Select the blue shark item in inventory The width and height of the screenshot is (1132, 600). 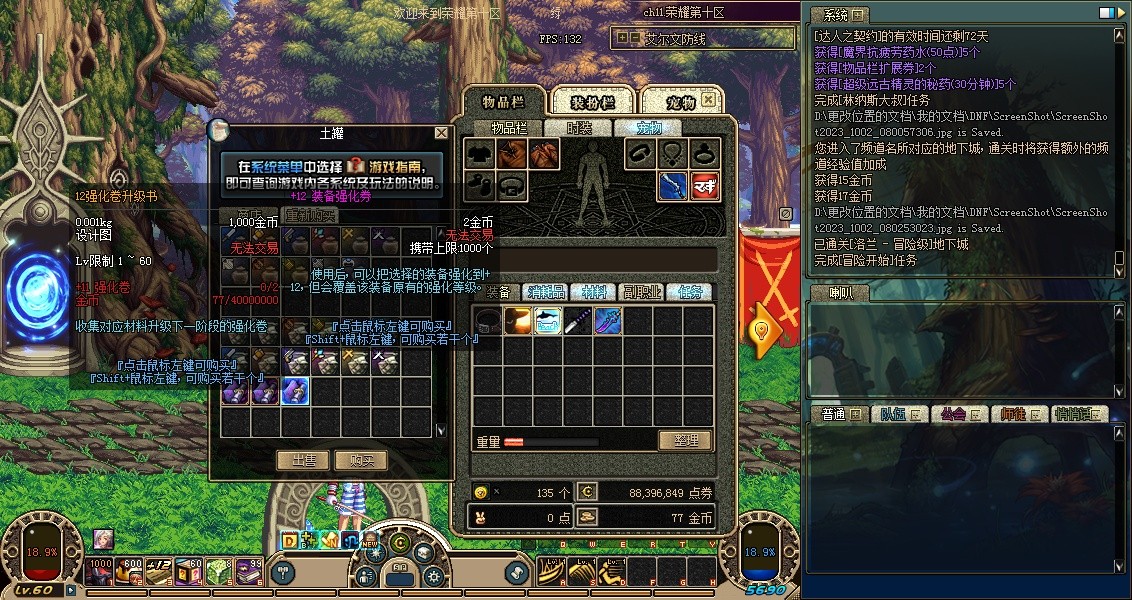point(548,321)
